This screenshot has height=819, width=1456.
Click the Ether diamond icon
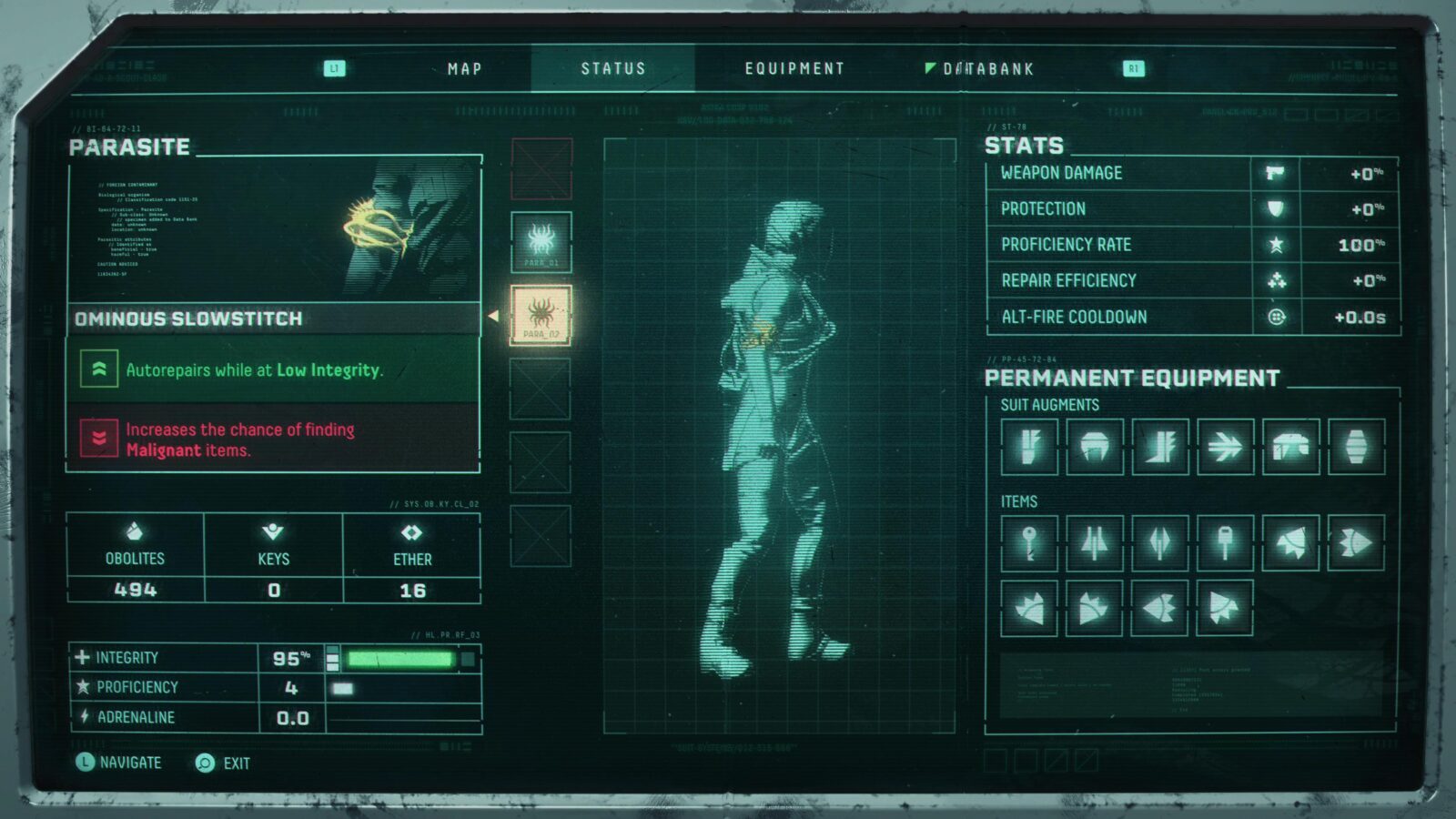[412, 531]
